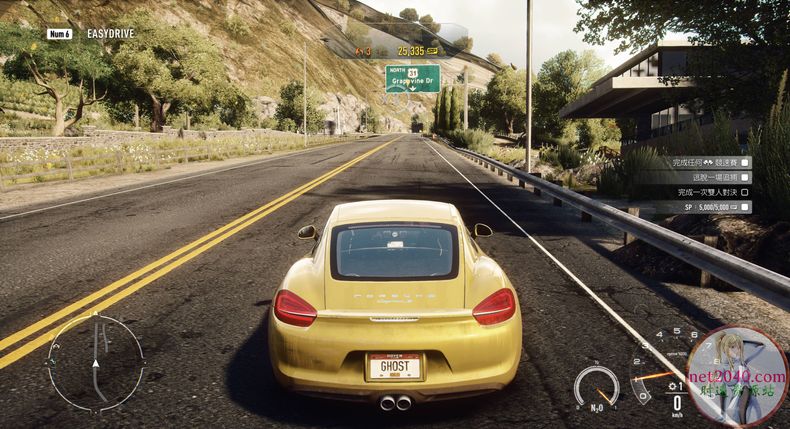The width and height of the screenshot is (790, 429).
Task: Click the Grapevine Dr route sign
Action: tap(412, 78)
